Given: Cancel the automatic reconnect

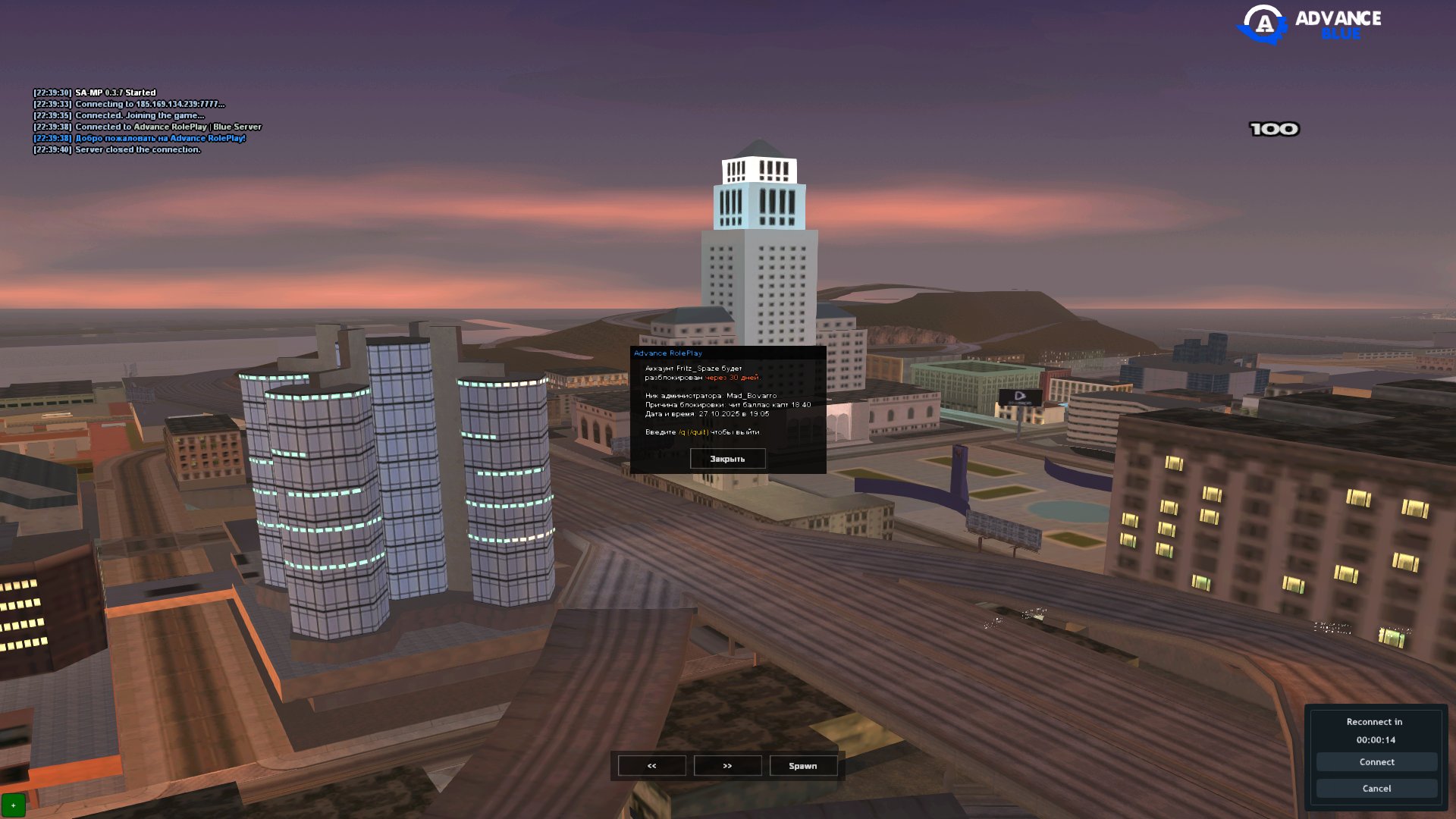Looking at the screenshot, I should (x=1376, y=789).
